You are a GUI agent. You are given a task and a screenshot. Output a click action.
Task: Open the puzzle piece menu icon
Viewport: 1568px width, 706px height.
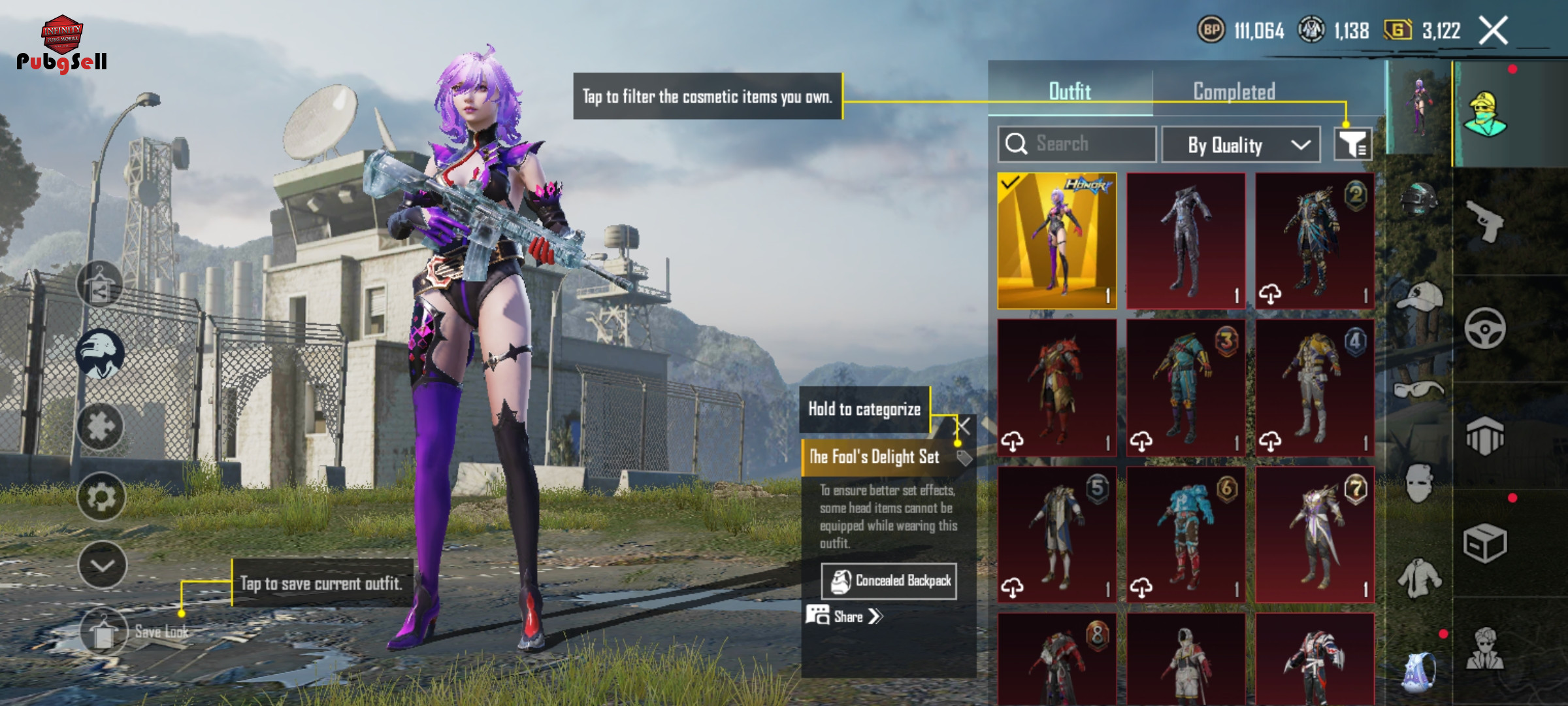coord(101,427)
